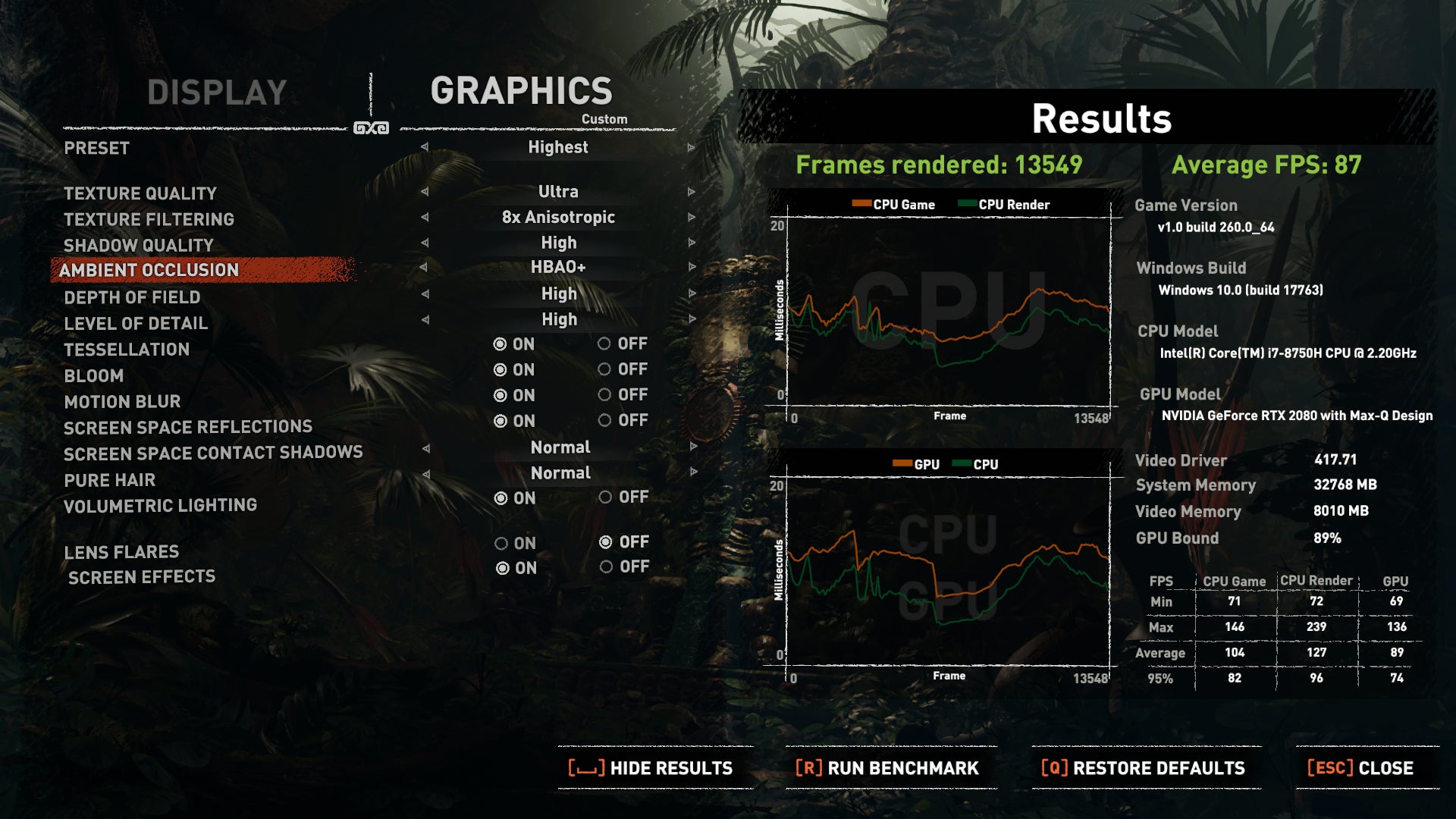
Task: Disable Motion Blur
Action: [605, 395]
